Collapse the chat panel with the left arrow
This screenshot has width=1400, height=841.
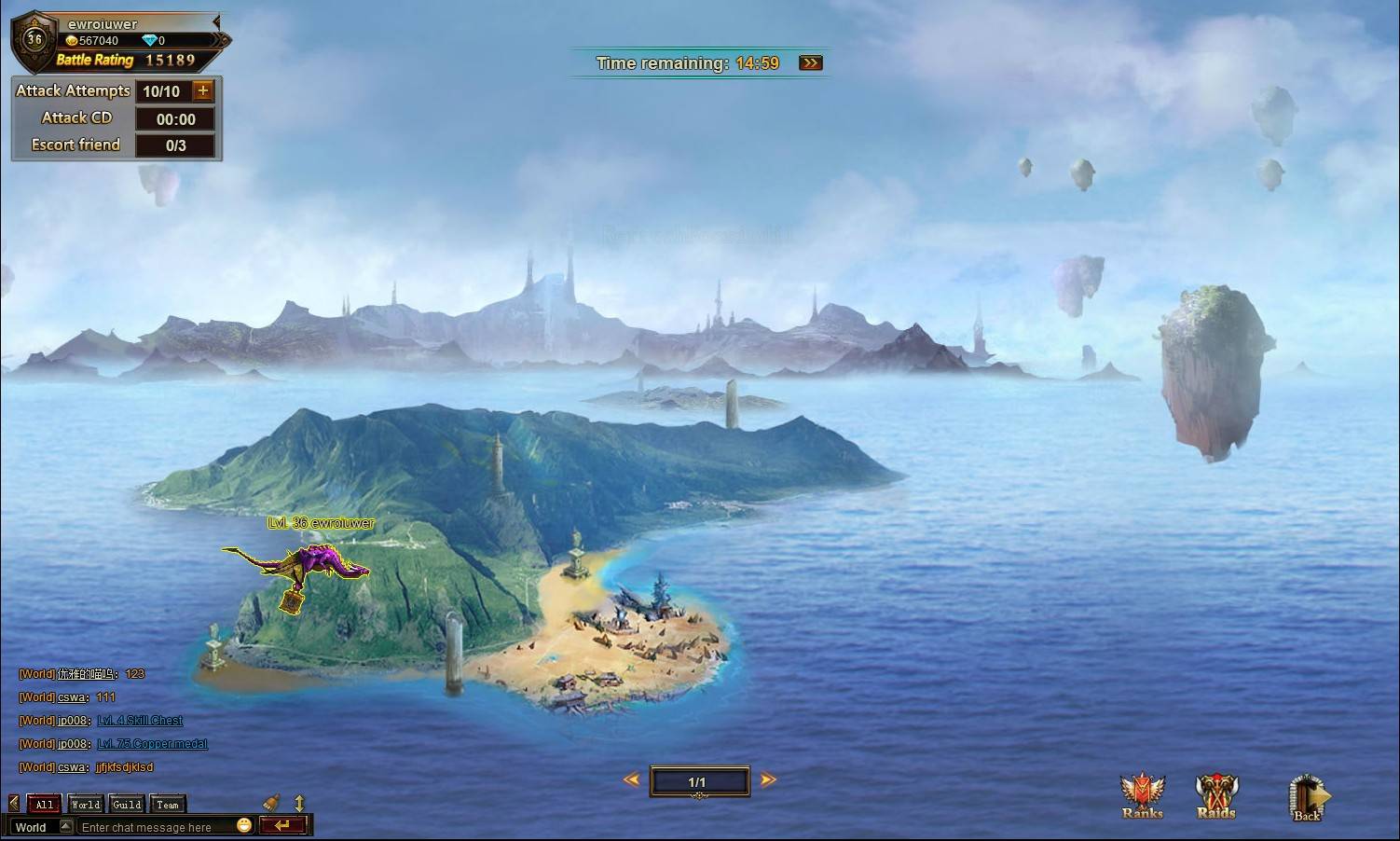[x=13, y=803]
